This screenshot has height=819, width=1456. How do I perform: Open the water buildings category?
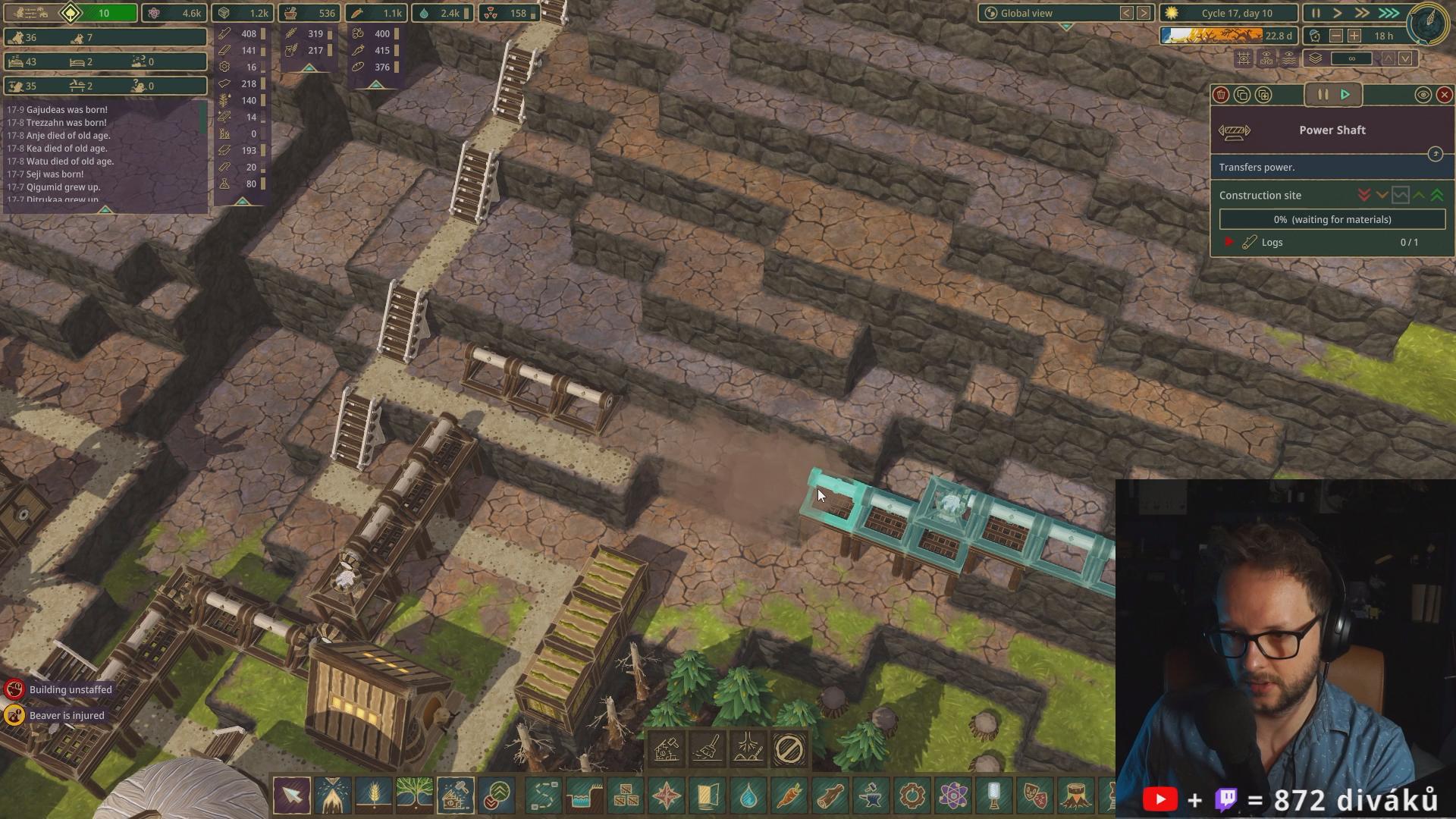(x=748, y=795)
